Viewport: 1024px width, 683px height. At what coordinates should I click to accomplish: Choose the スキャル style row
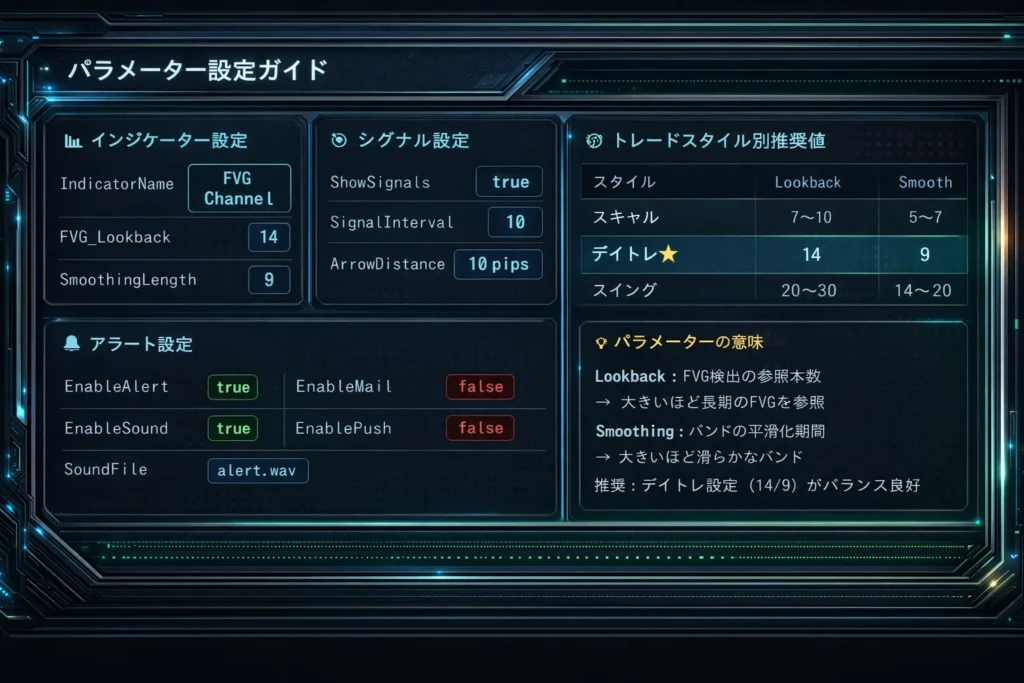click(773, 217)
